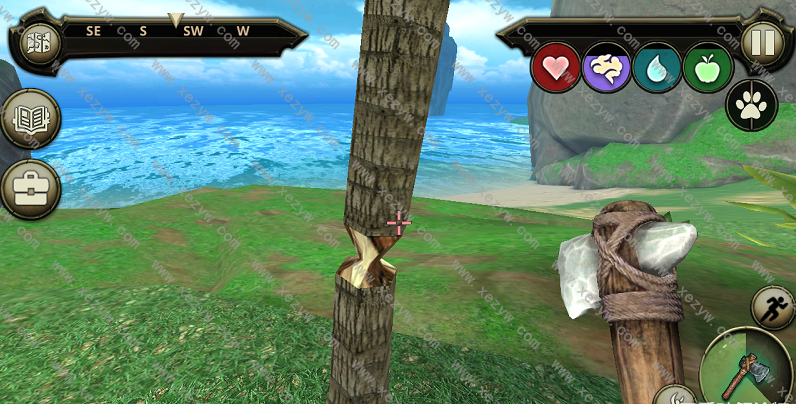
Task: Check the water drop thirst status
Action: point(657,68)
